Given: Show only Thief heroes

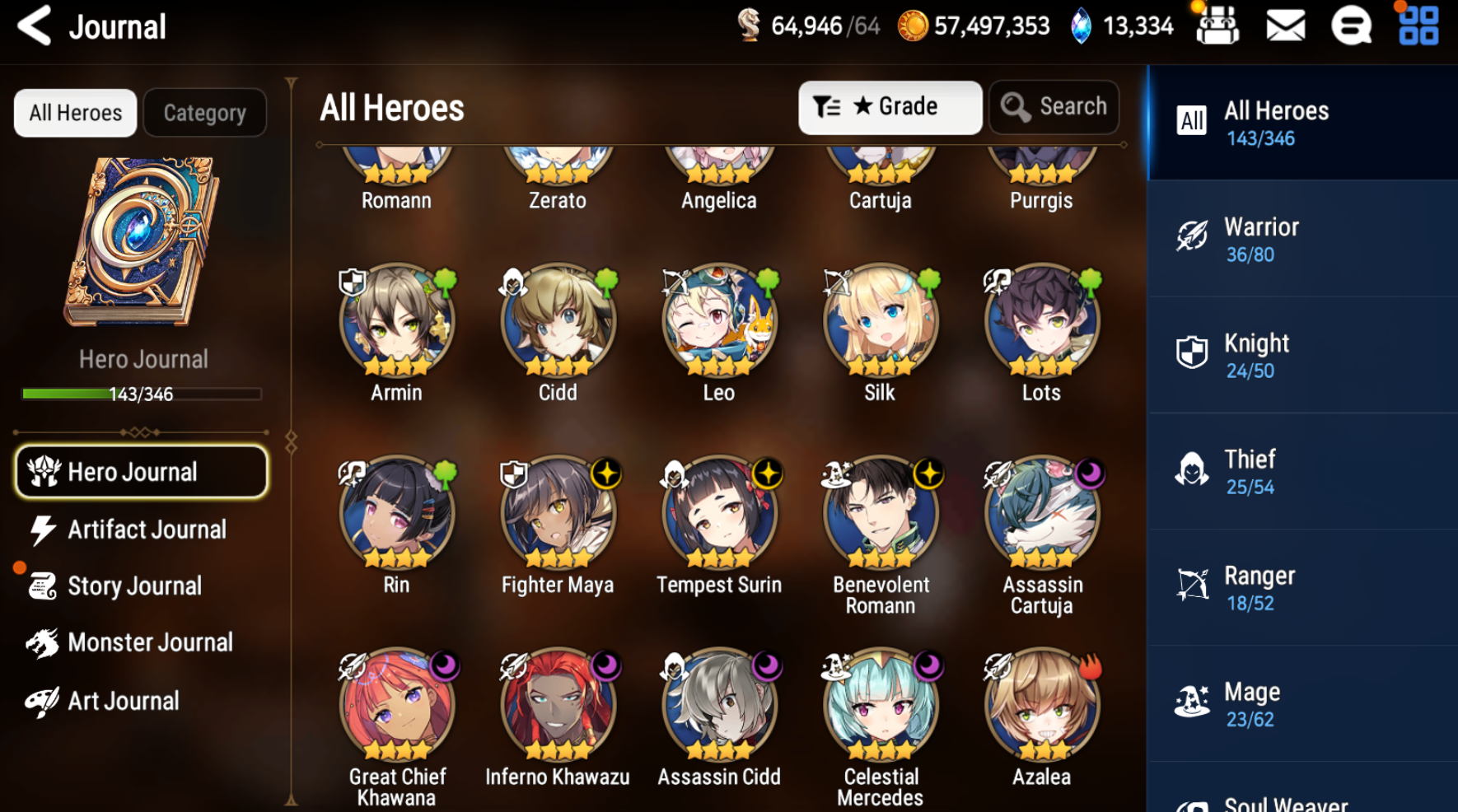Looking at the screenshot, I should pyautogui.click(x=1301, y=471).
